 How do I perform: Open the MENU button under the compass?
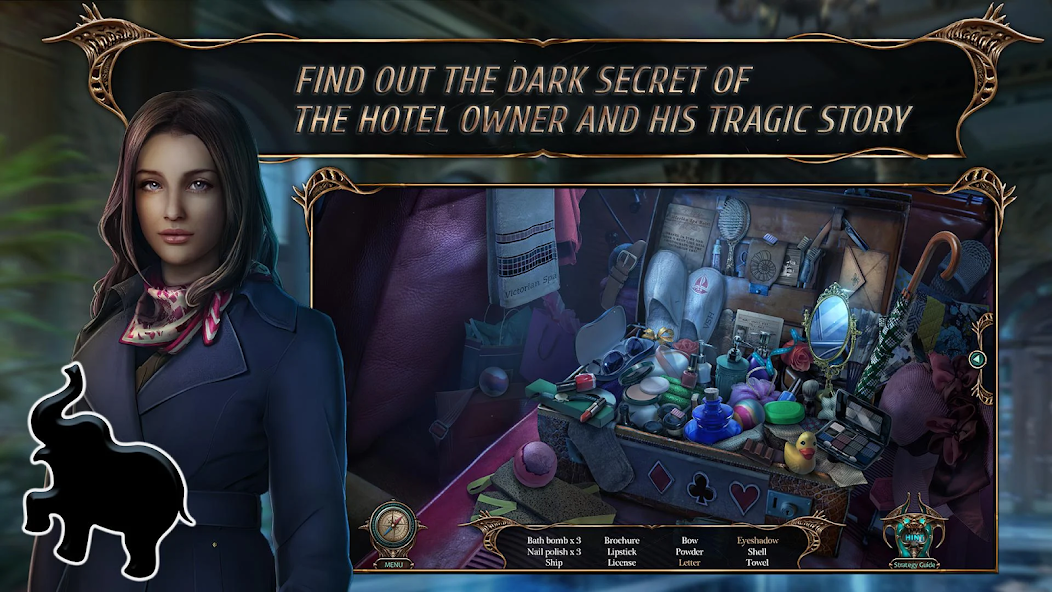pos(393,564)
